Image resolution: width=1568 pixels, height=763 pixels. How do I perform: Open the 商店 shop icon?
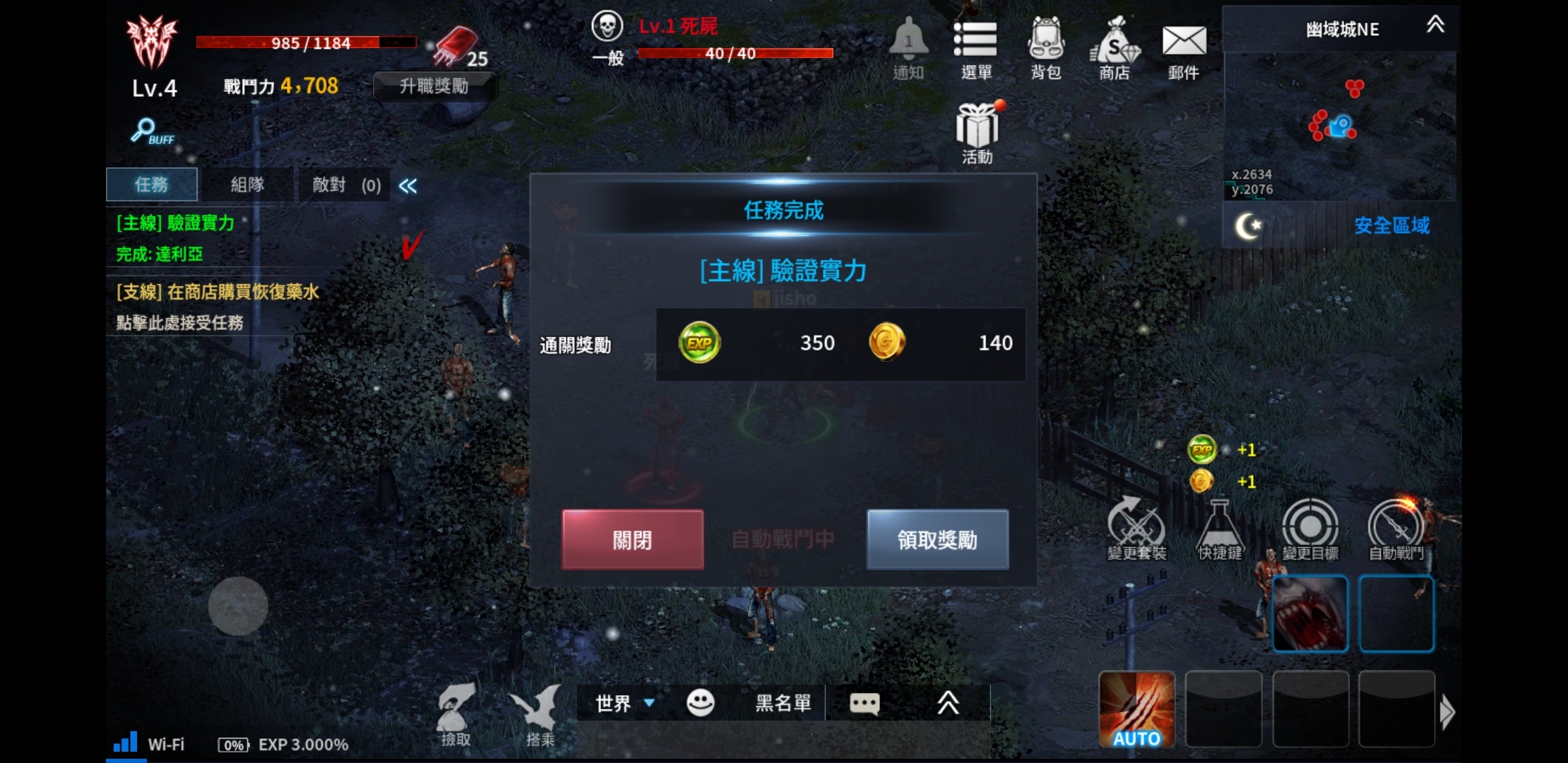pyautogui.click(x=1113, y=44)
